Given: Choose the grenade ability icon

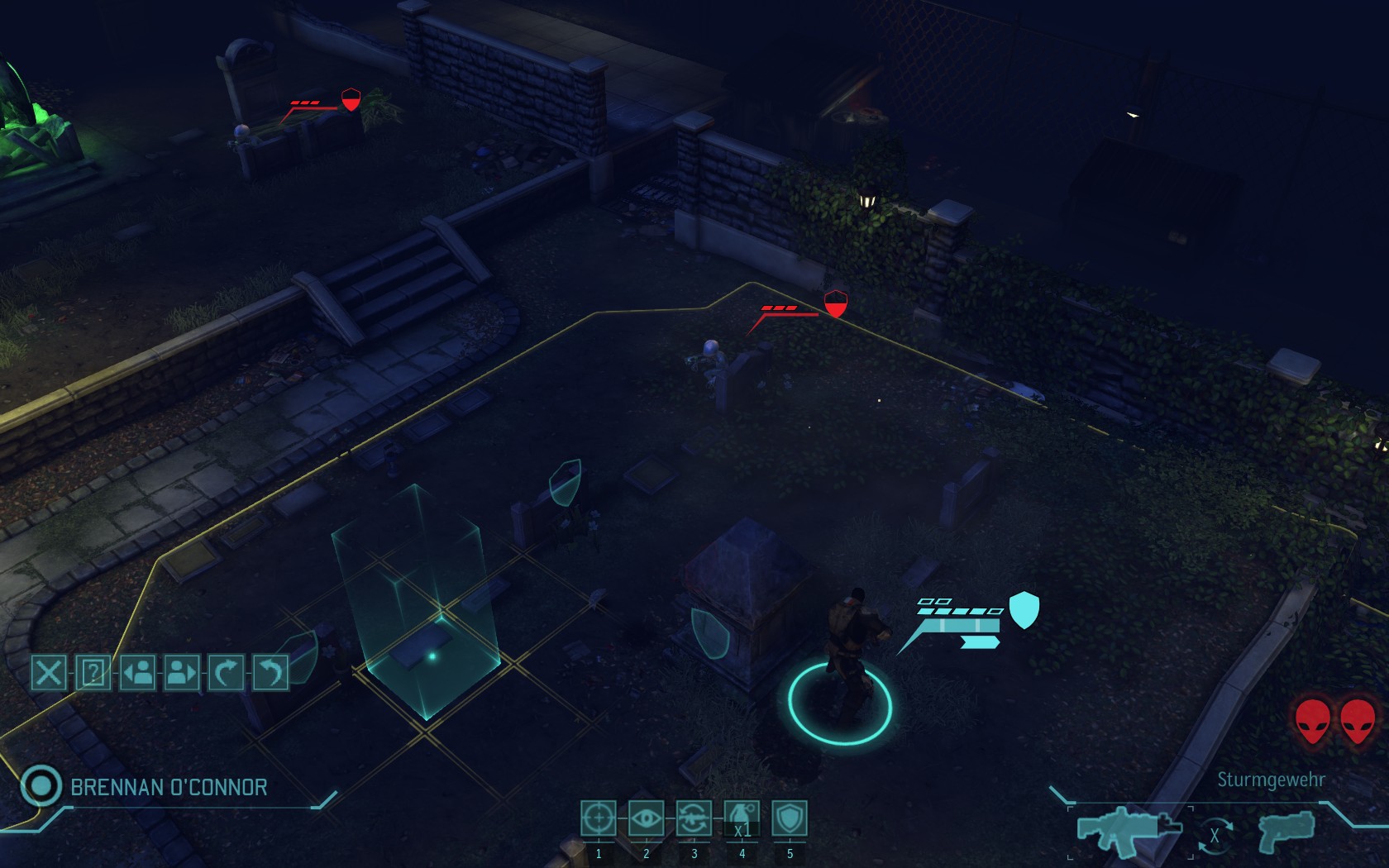Looking at the screenshot, I should click(742, 818).
